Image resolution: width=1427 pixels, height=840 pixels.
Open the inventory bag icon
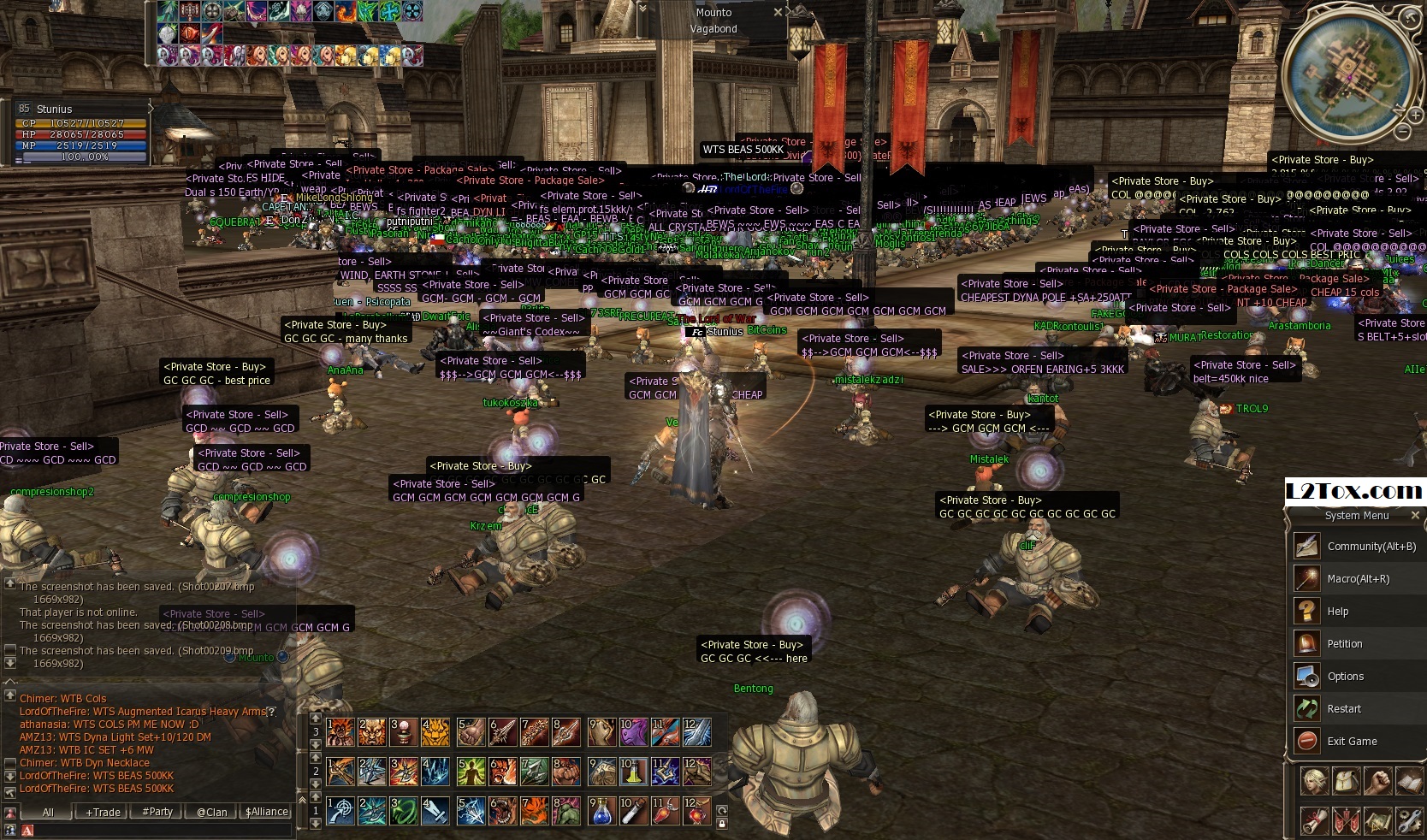(x=1346, y=781)
